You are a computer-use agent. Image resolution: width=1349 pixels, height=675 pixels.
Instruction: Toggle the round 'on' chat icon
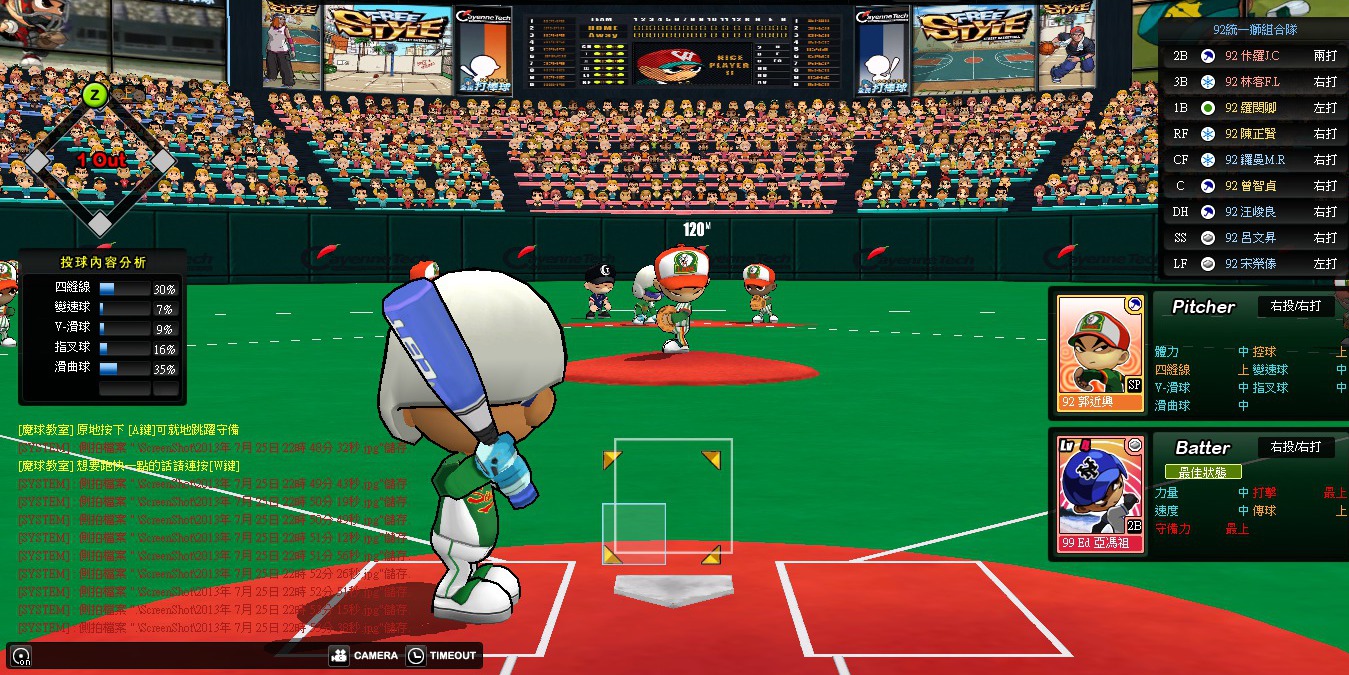(x=21, y=657)
